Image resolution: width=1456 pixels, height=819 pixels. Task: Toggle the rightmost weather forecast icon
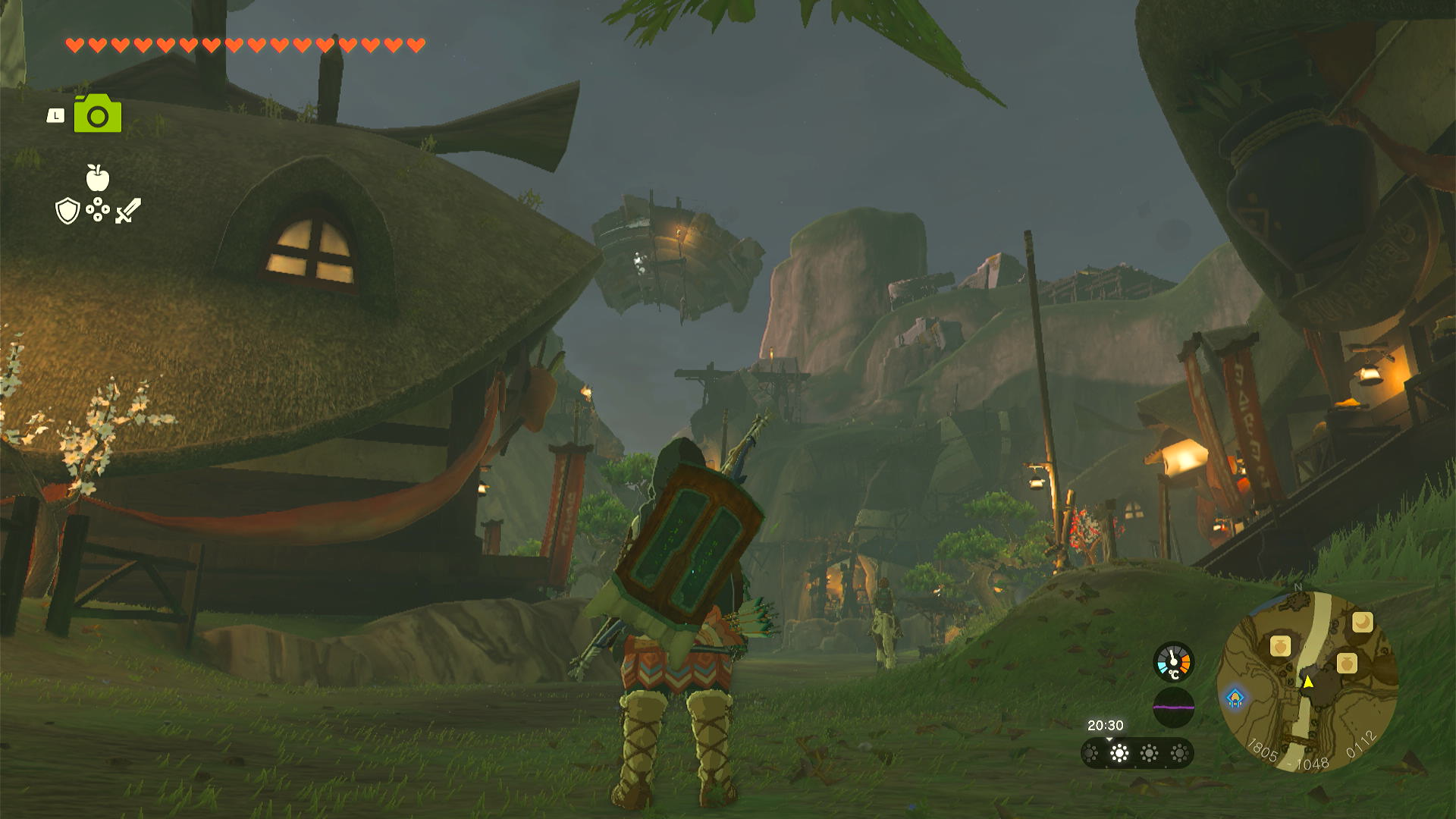tap(1178, 753)
